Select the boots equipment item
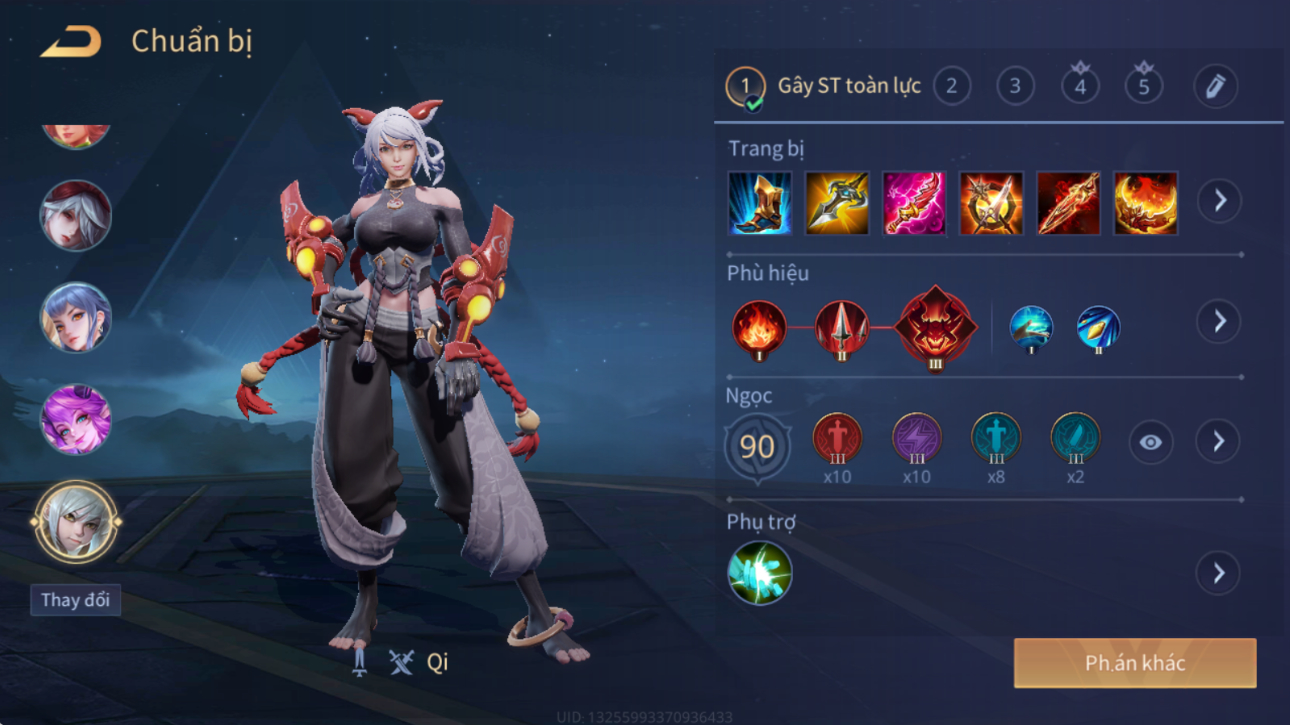This screenshot has width=1290, height=725. coord(760,203)
